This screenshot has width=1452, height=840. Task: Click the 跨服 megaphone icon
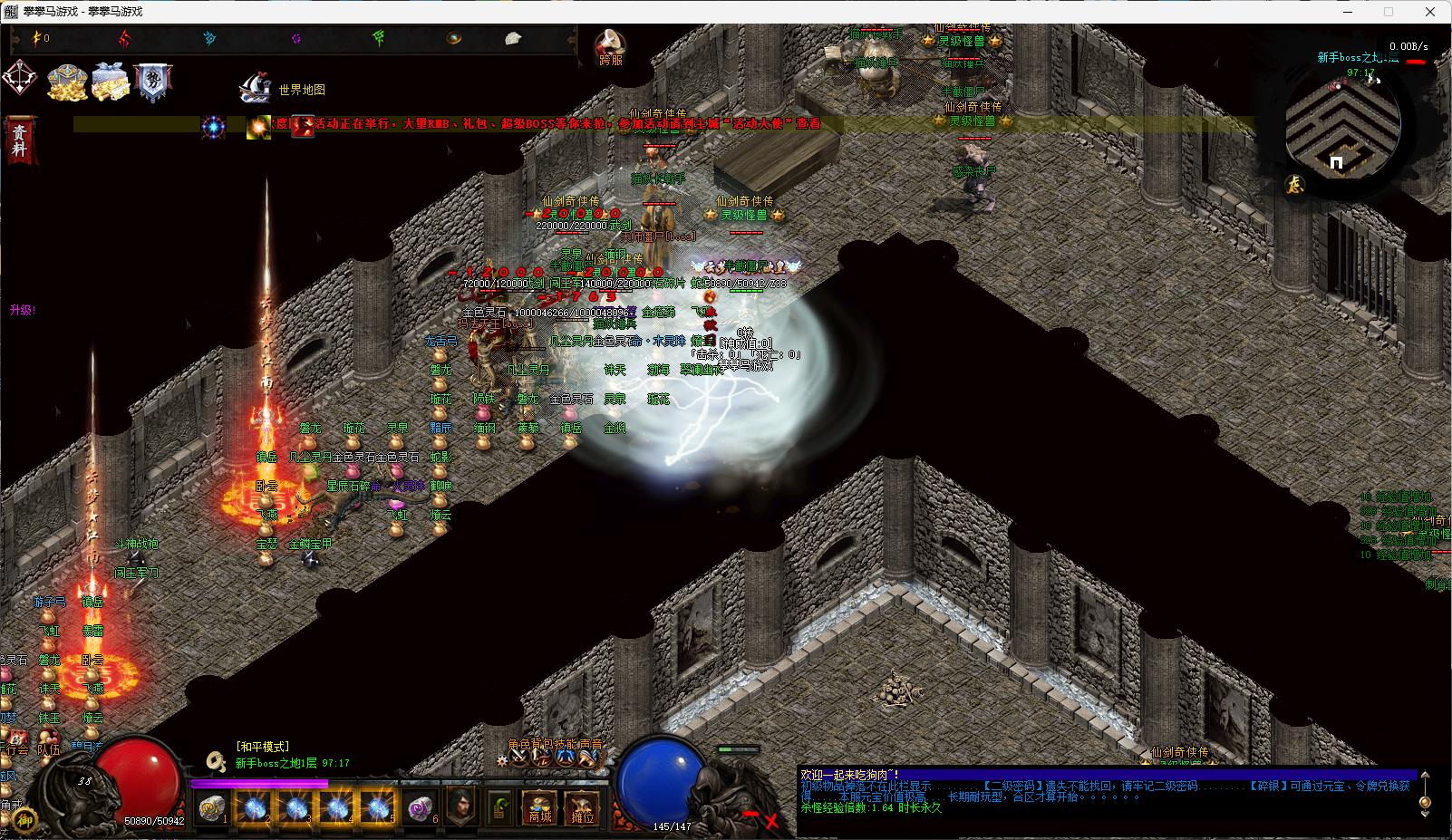coord(611,45)
